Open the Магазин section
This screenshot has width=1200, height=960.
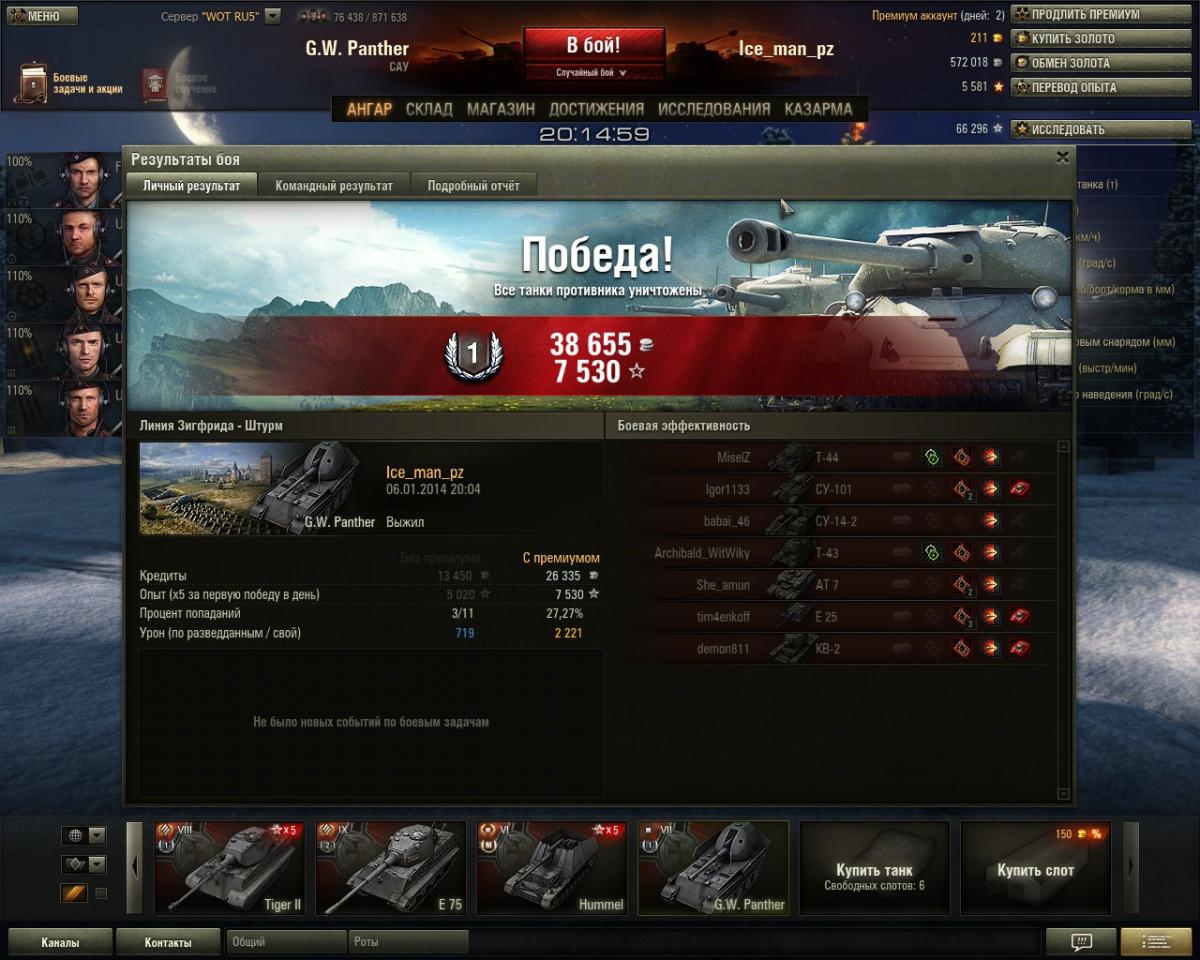point(500,109)
